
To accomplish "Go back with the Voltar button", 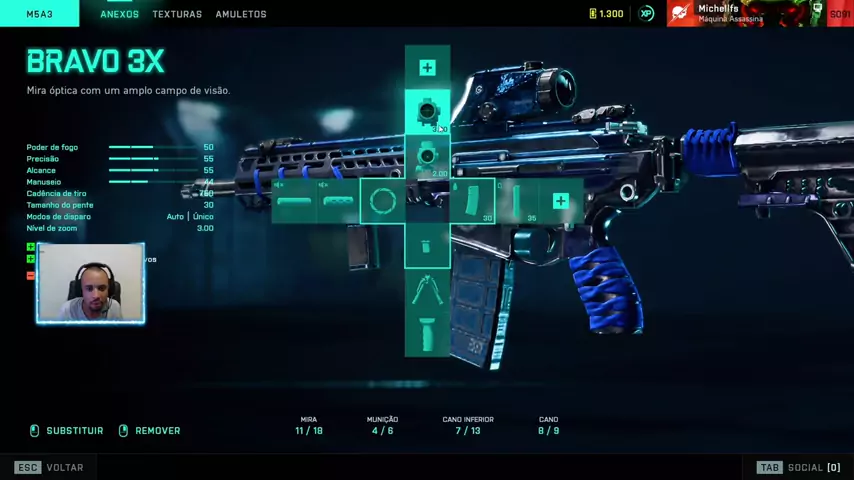I will click(50, 467).
